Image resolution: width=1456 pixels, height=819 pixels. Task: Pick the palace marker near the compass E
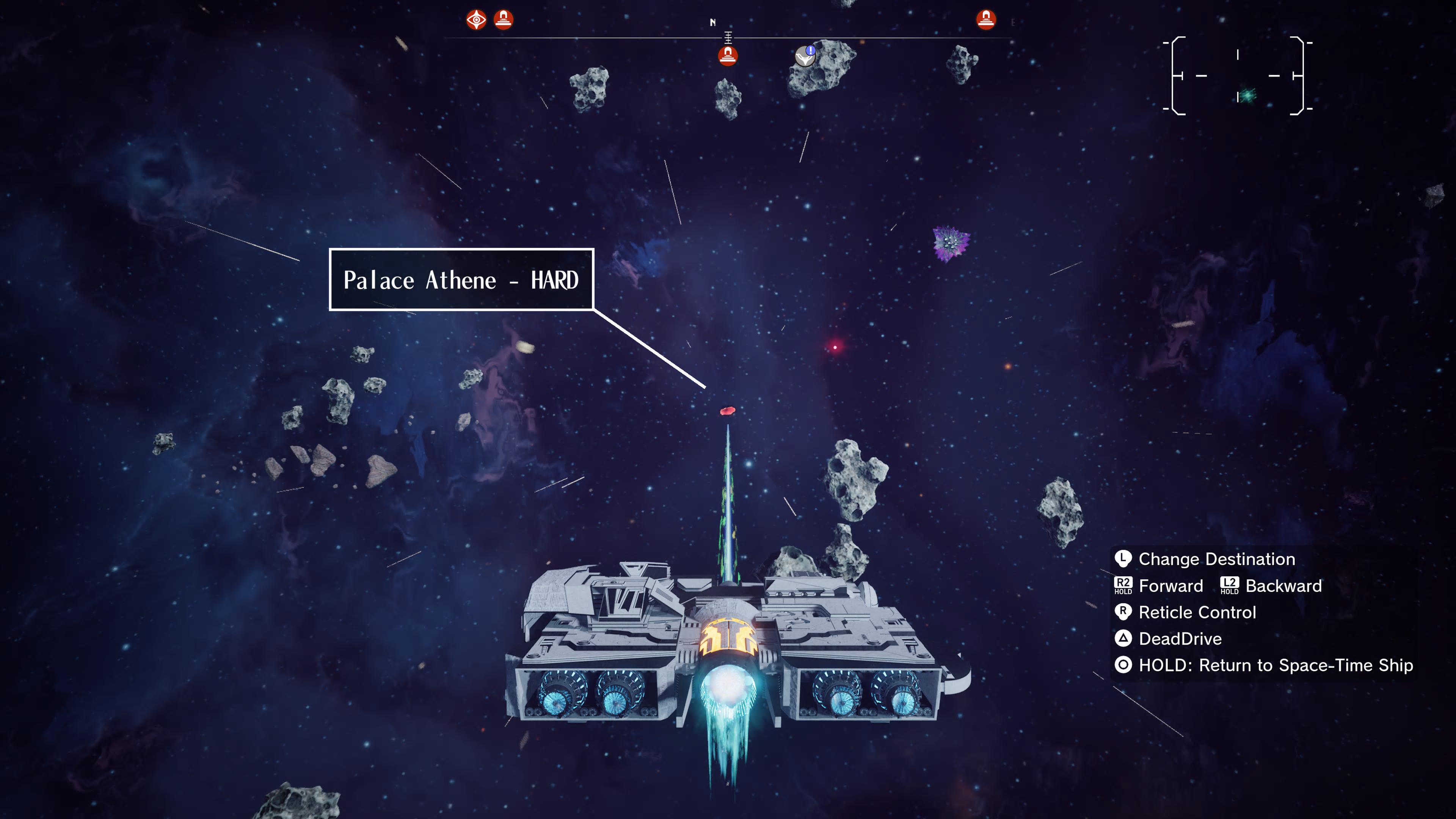coord(986,19)
